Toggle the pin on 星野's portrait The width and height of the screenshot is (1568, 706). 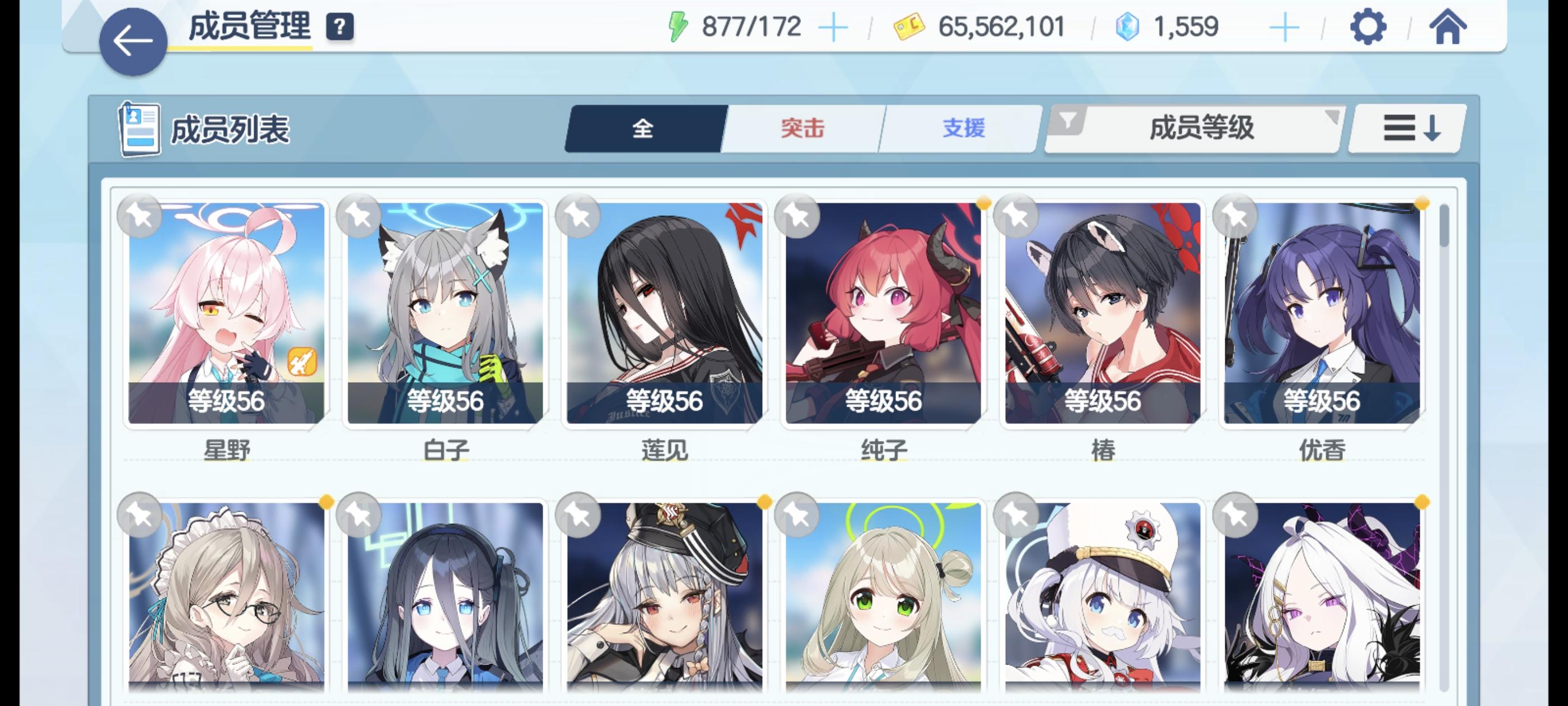[x=141, y=216]
